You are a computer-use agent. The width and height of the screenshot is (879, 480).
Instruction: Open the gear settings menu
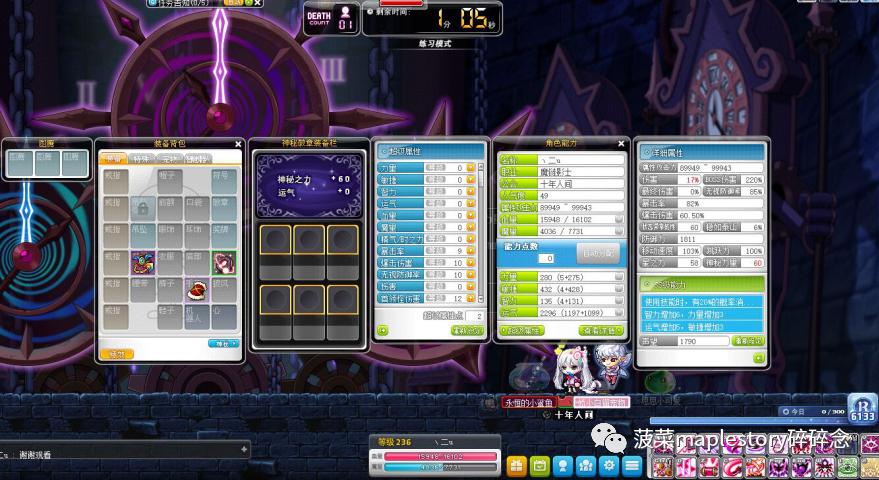click(609, 466)
